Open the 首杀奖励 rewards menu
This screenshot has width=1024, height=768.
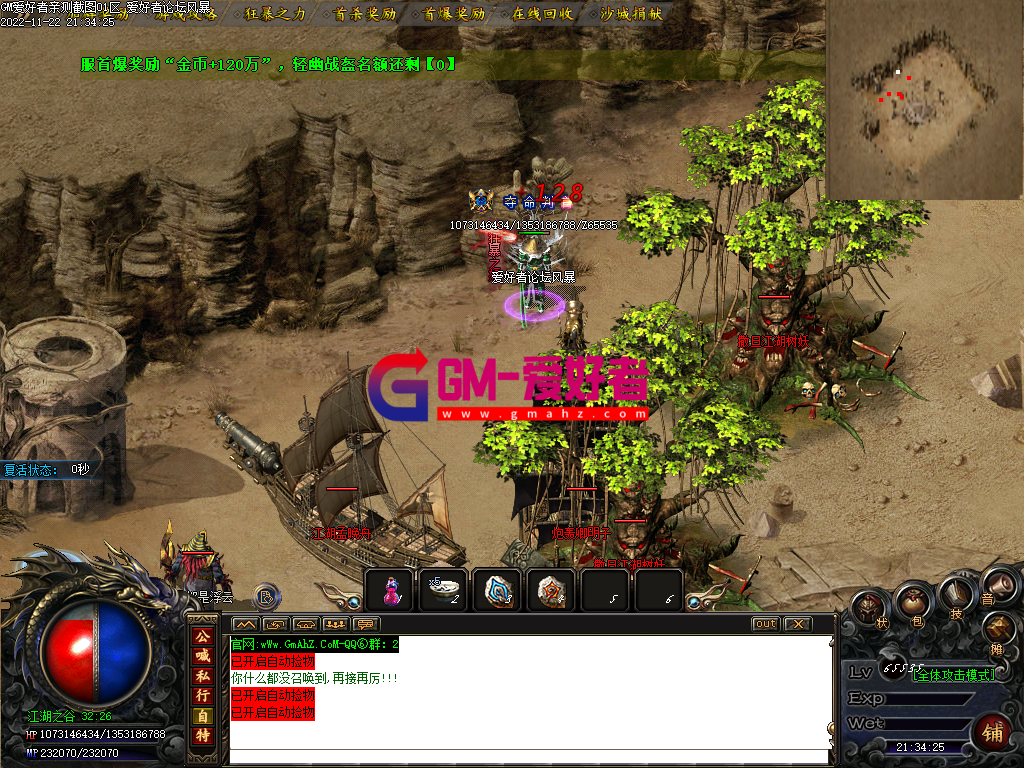(x=365, y=14)
